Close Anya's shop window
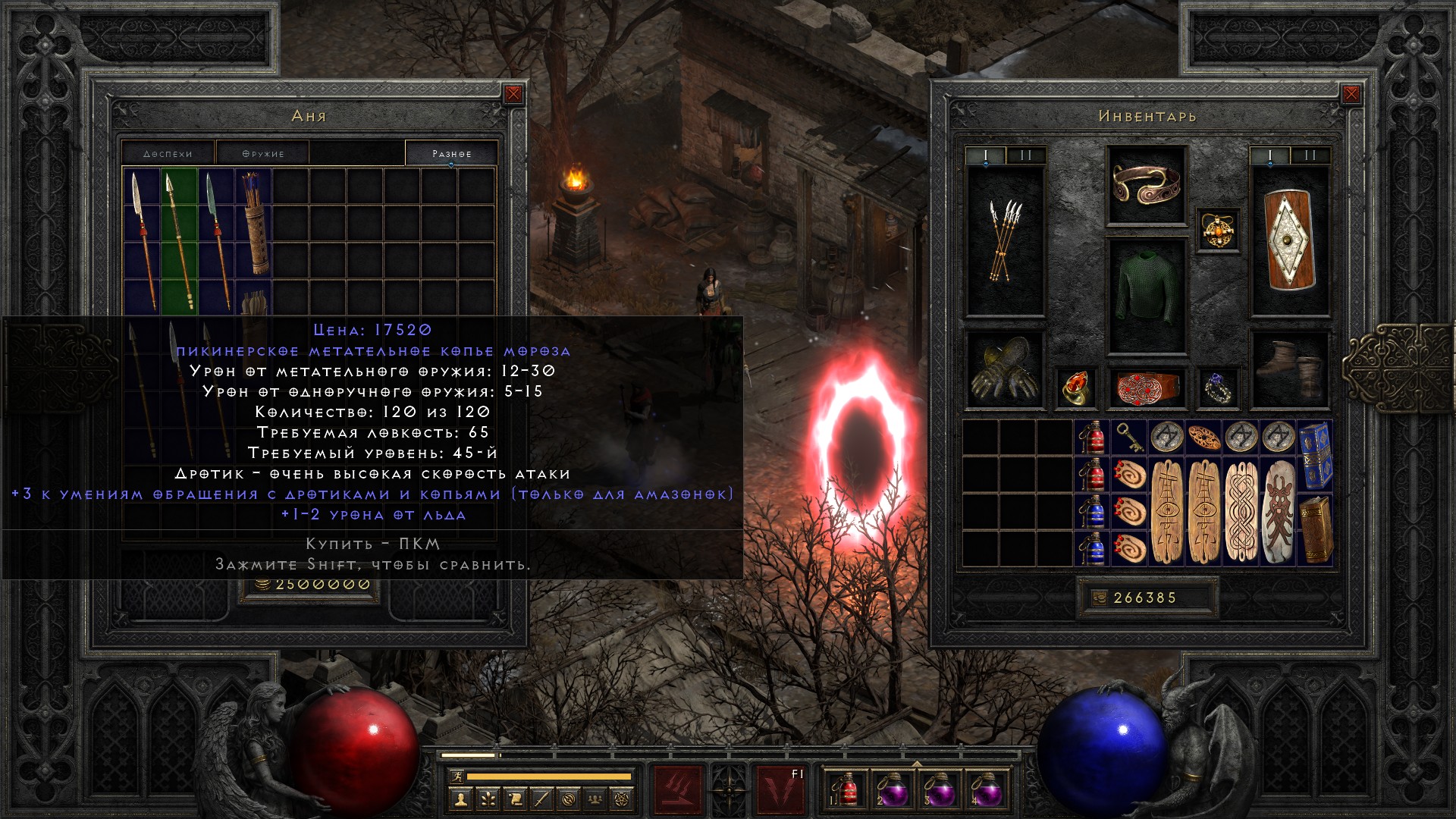 click(x=513, y=94)
